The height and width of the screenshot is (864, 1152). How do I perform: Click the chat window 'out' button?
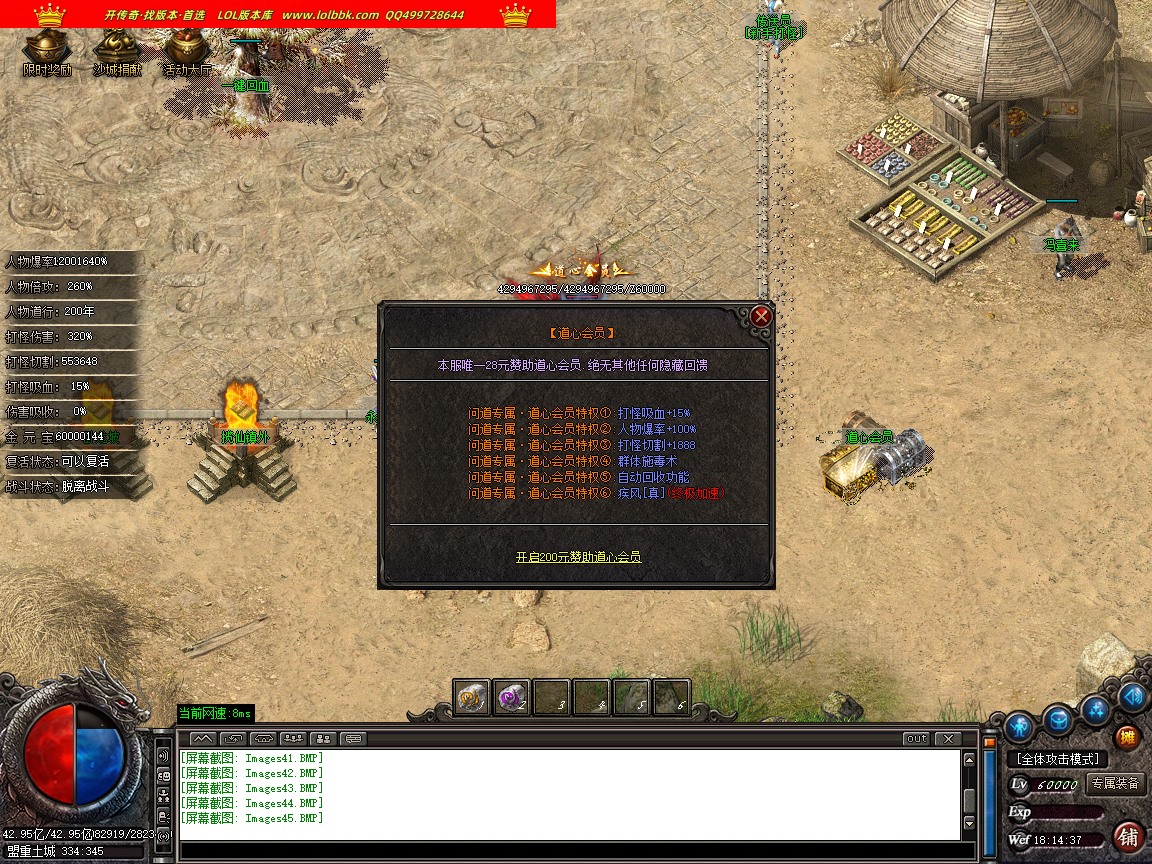(x=915, y=739)
